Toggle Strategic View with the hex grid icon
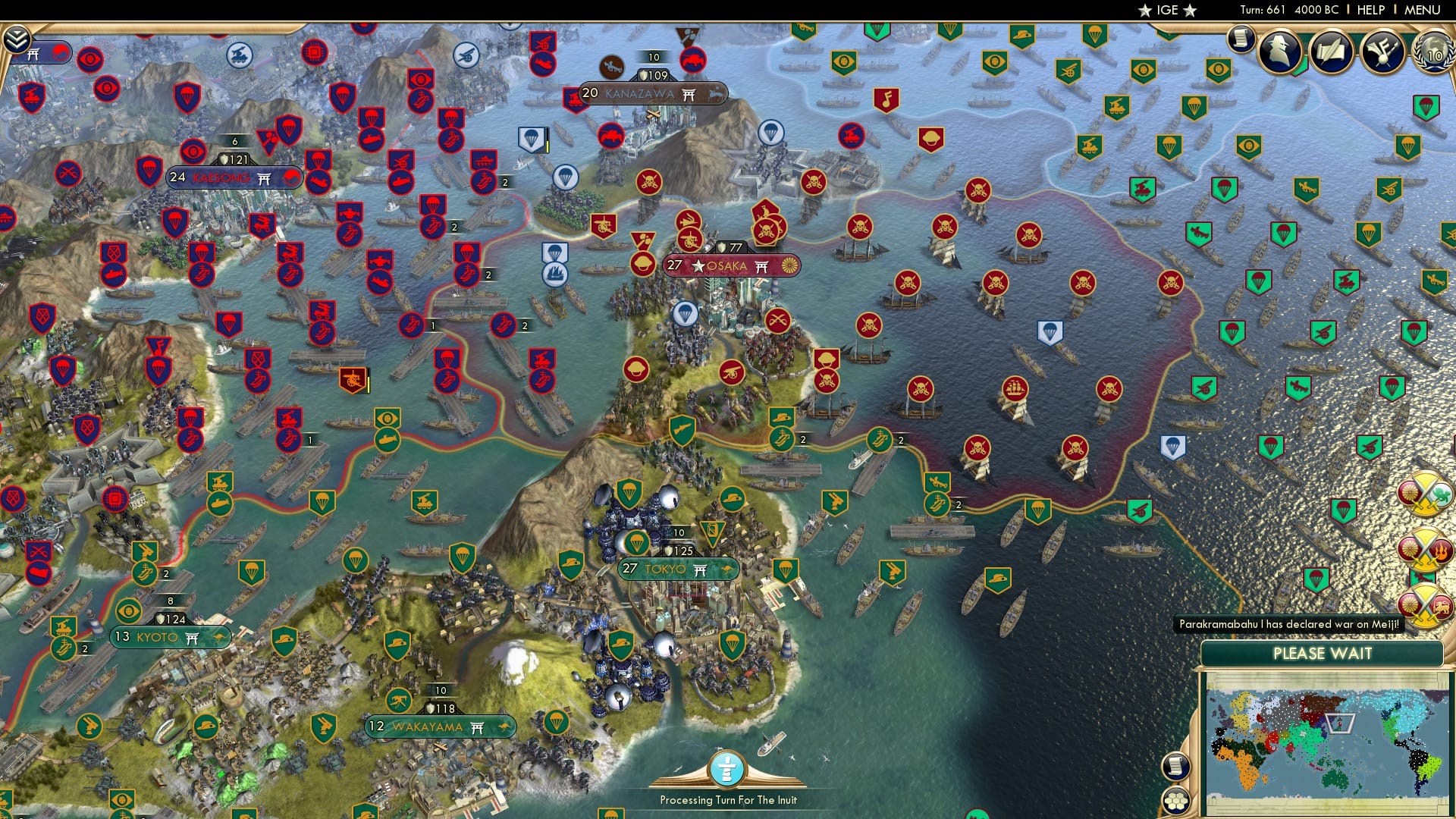This screenshot has height=819, width=1456. click(x=1176, y=800)
